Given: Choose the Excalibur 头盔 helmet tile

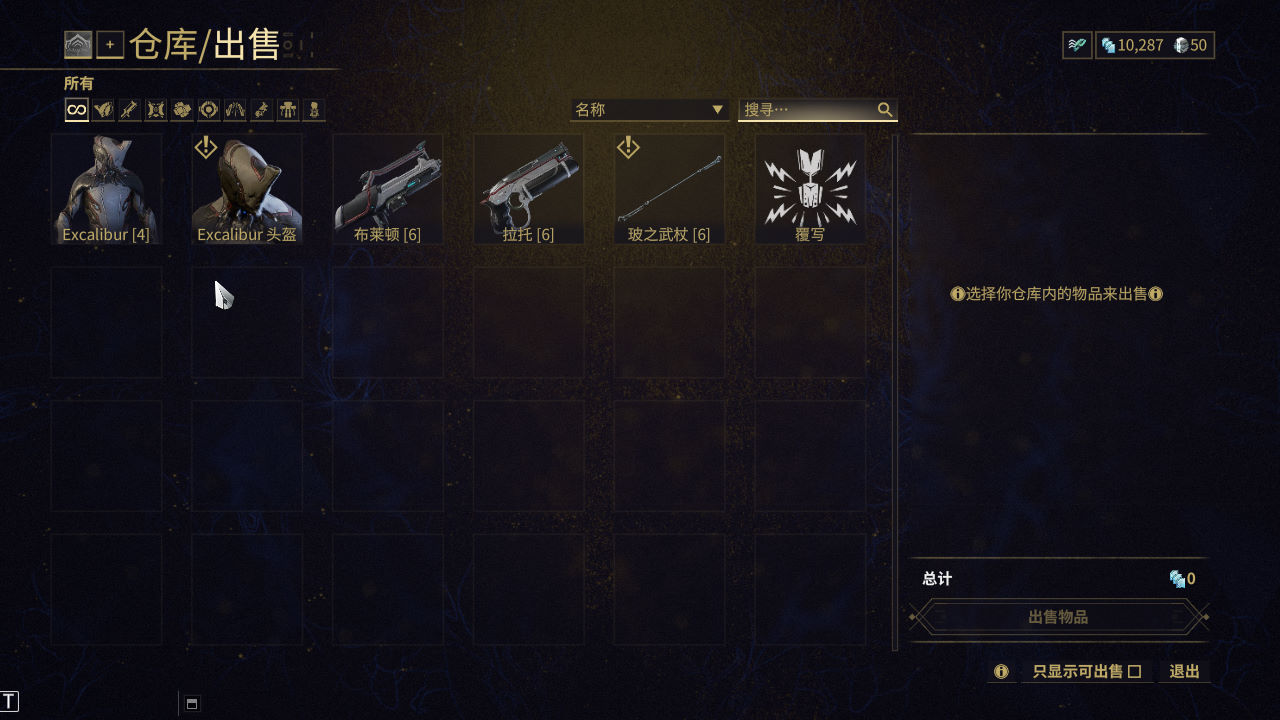Looking at the screenshot, I should pos(247,189).
